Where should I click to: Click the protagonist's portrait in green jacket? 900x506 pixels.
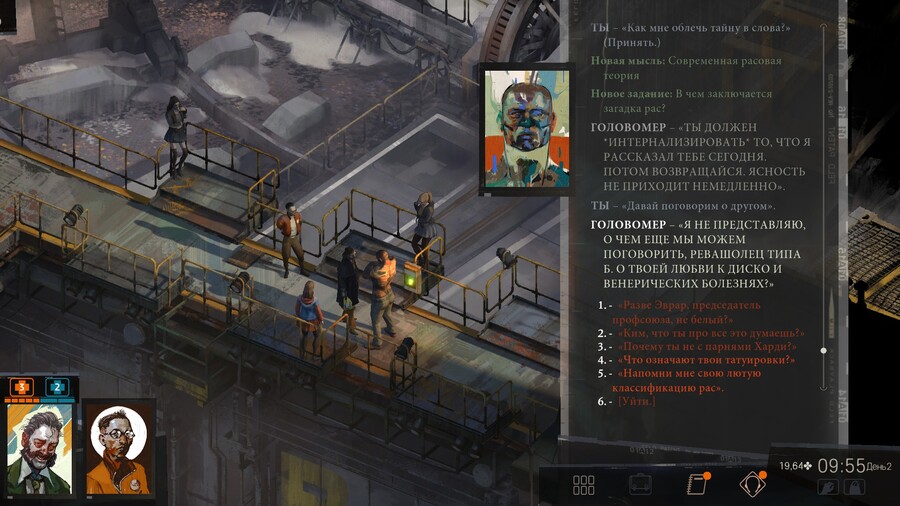tap(39, 447)
